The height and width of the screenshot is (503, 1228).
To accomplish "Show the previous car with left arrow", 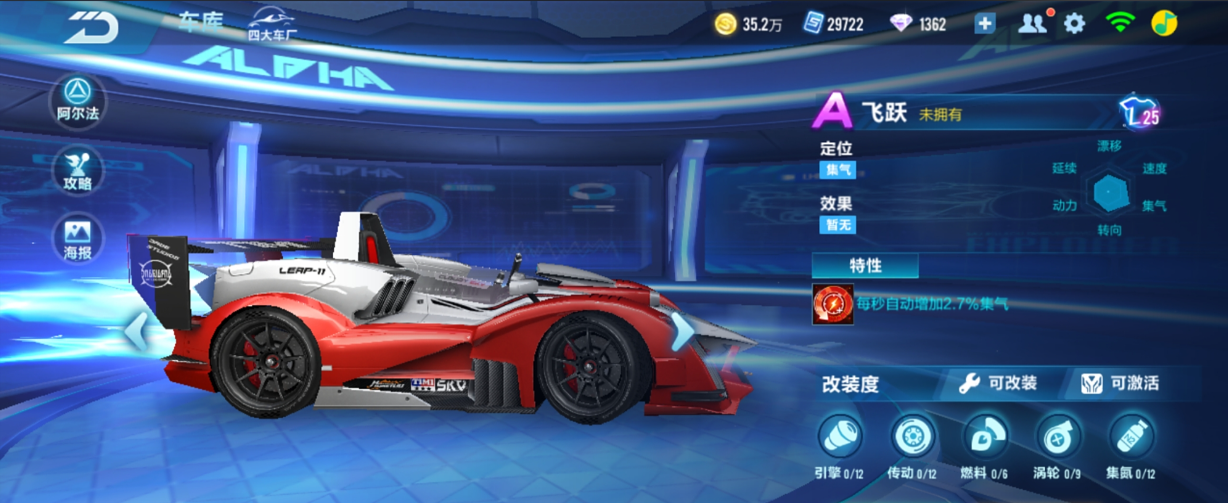I will point(137,331).
